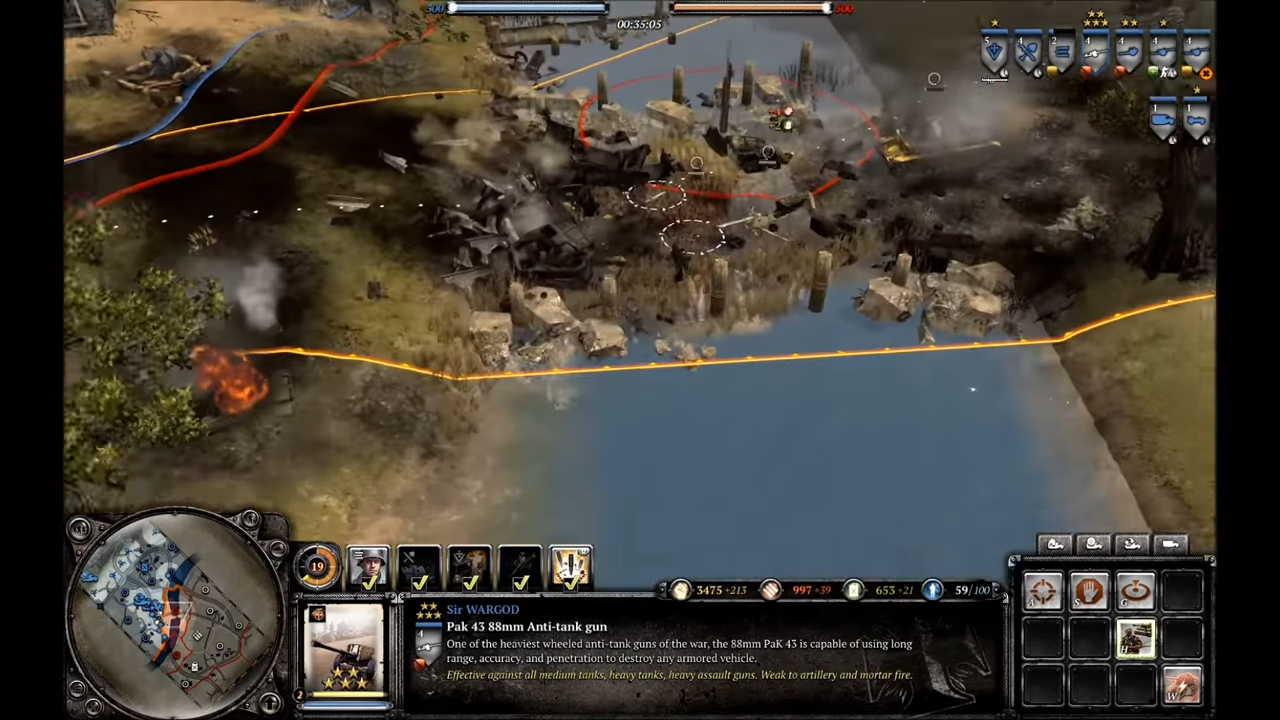Click the manpower resource icon

pos(680,590)
